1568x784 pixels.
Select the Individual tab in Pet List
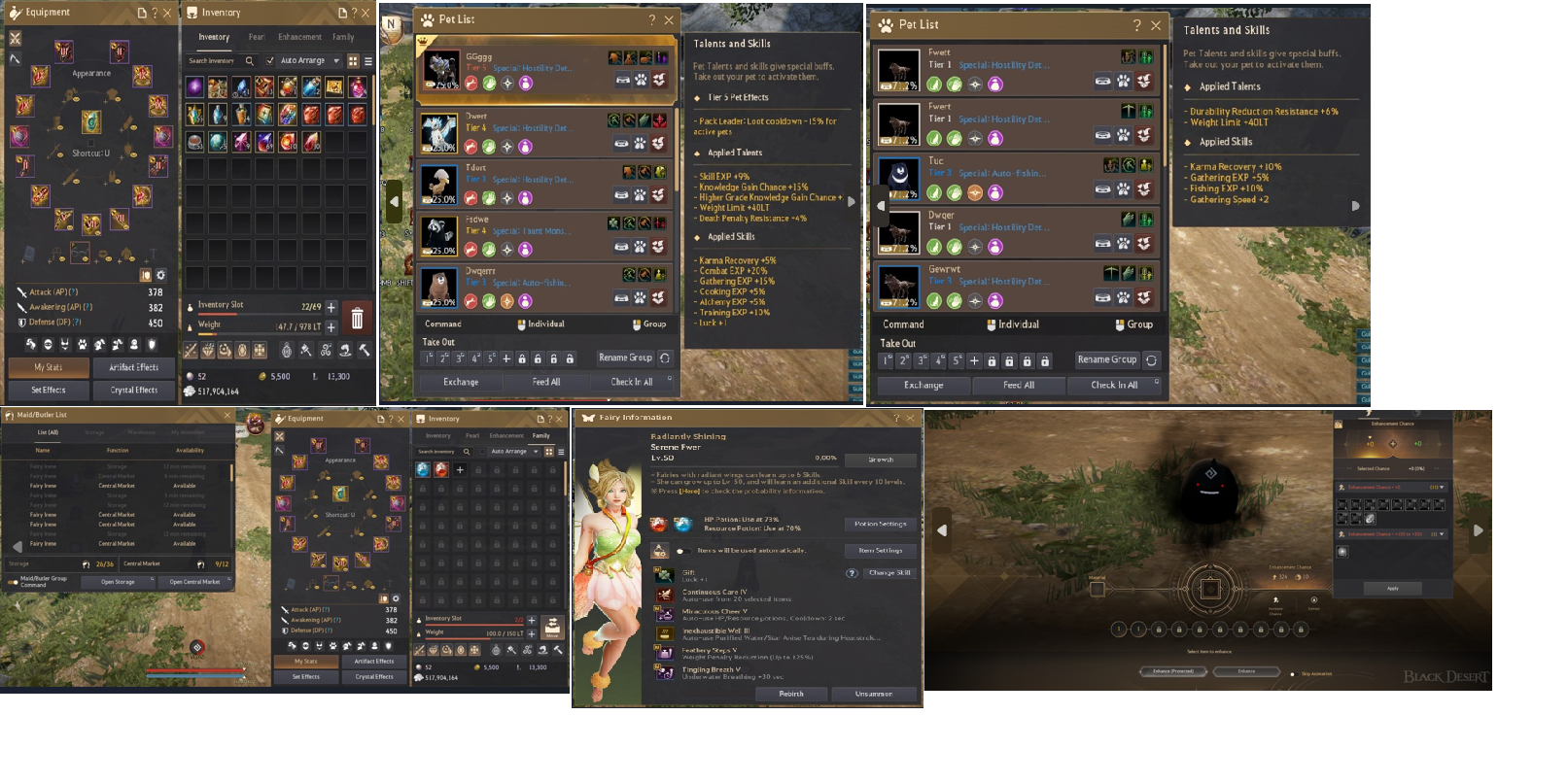(542, 324)
